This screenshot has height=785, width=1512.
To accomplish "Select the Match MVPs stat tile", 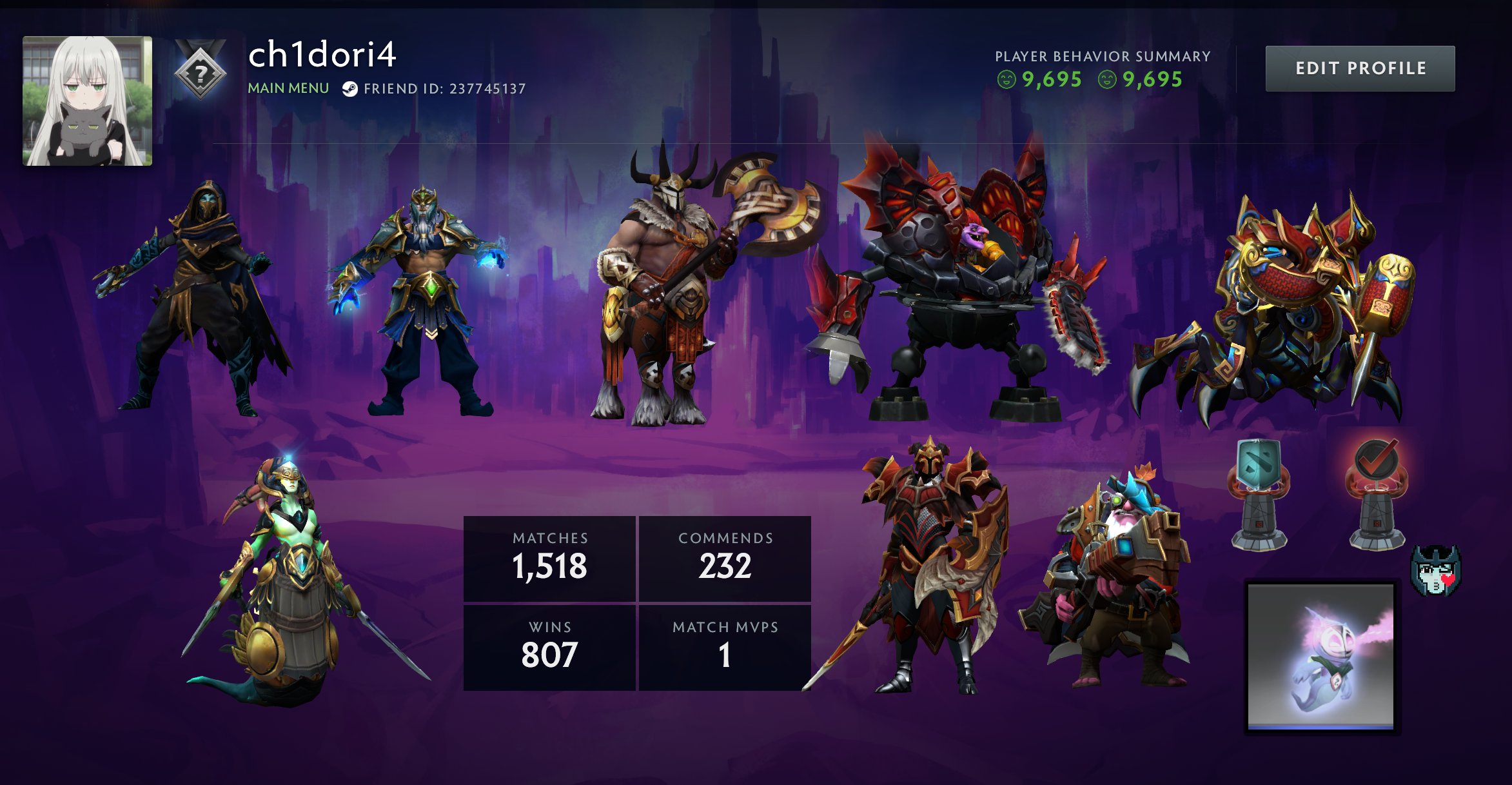I will (725, 647).
